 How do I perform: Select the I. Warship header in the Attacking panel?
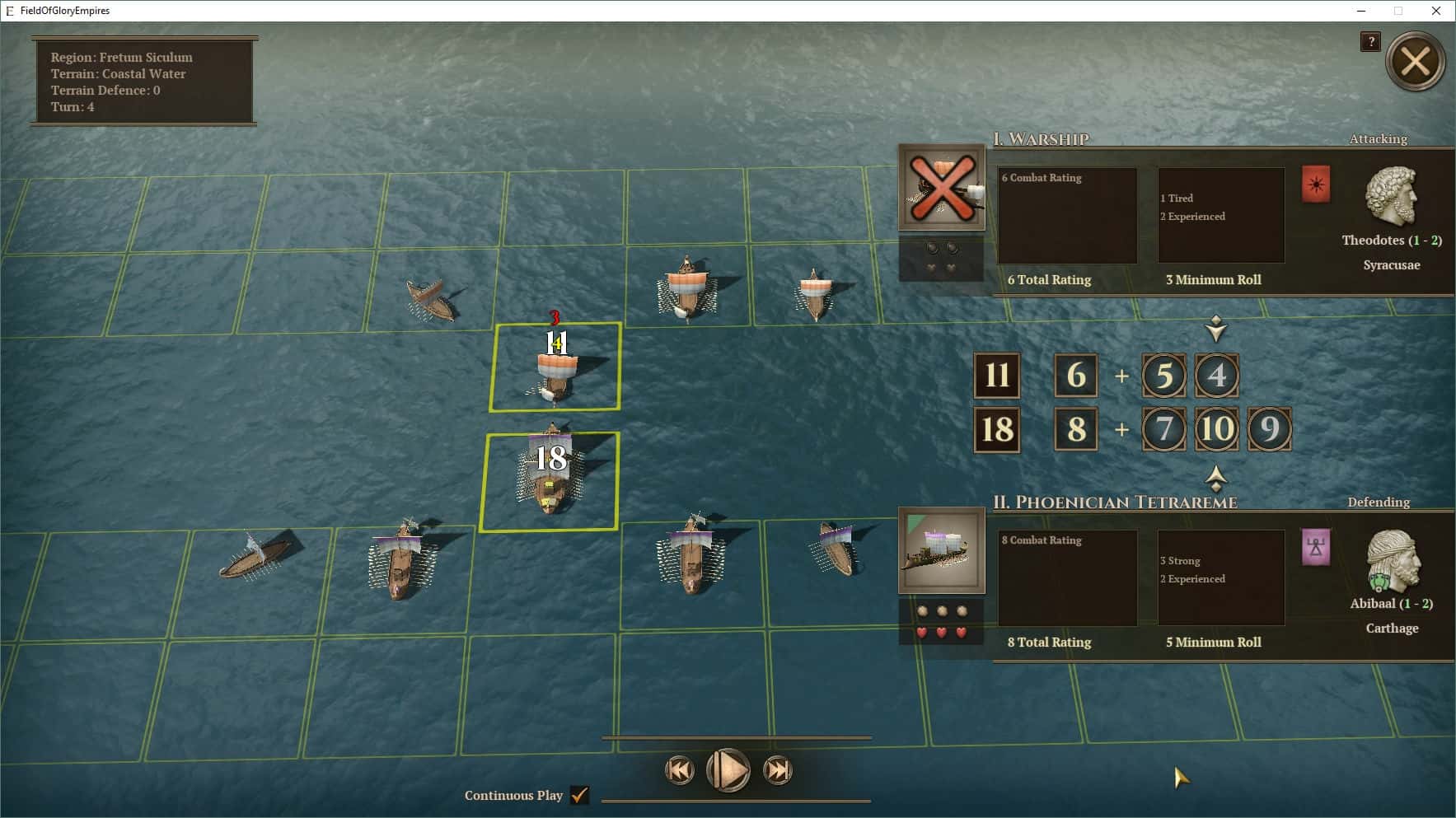[1041, 139]
